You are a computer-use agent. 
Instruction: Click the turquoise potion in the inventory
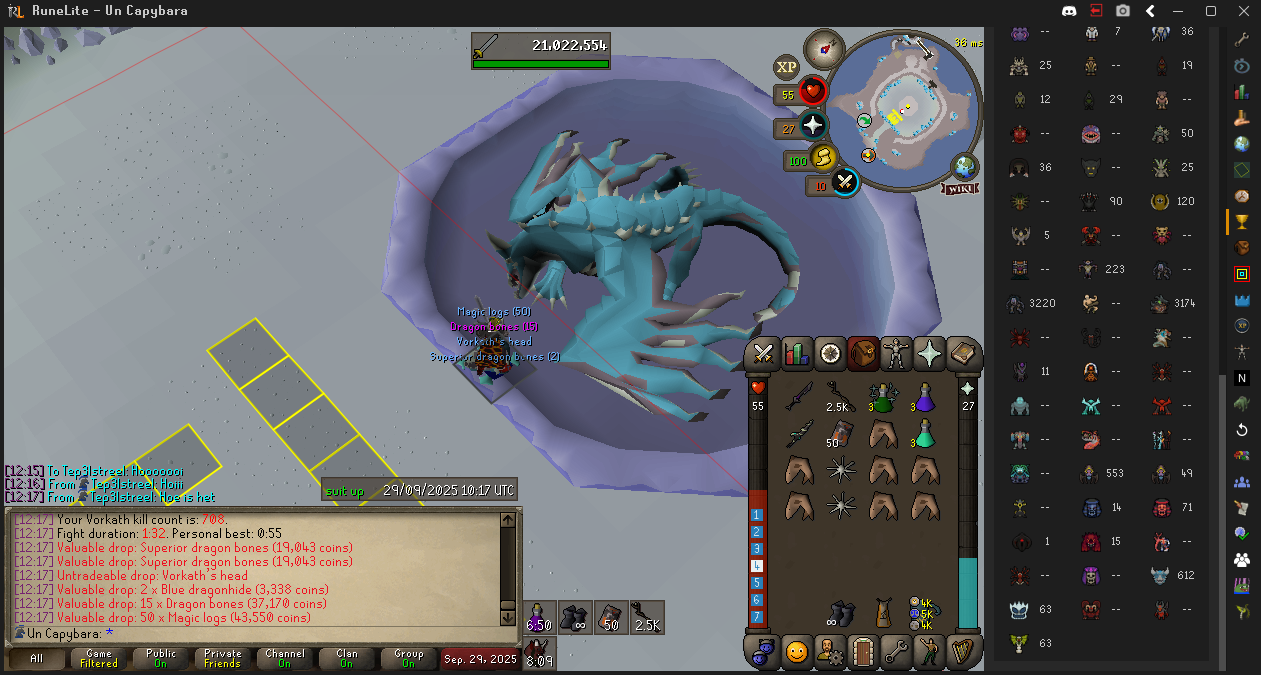click(927, 434)
